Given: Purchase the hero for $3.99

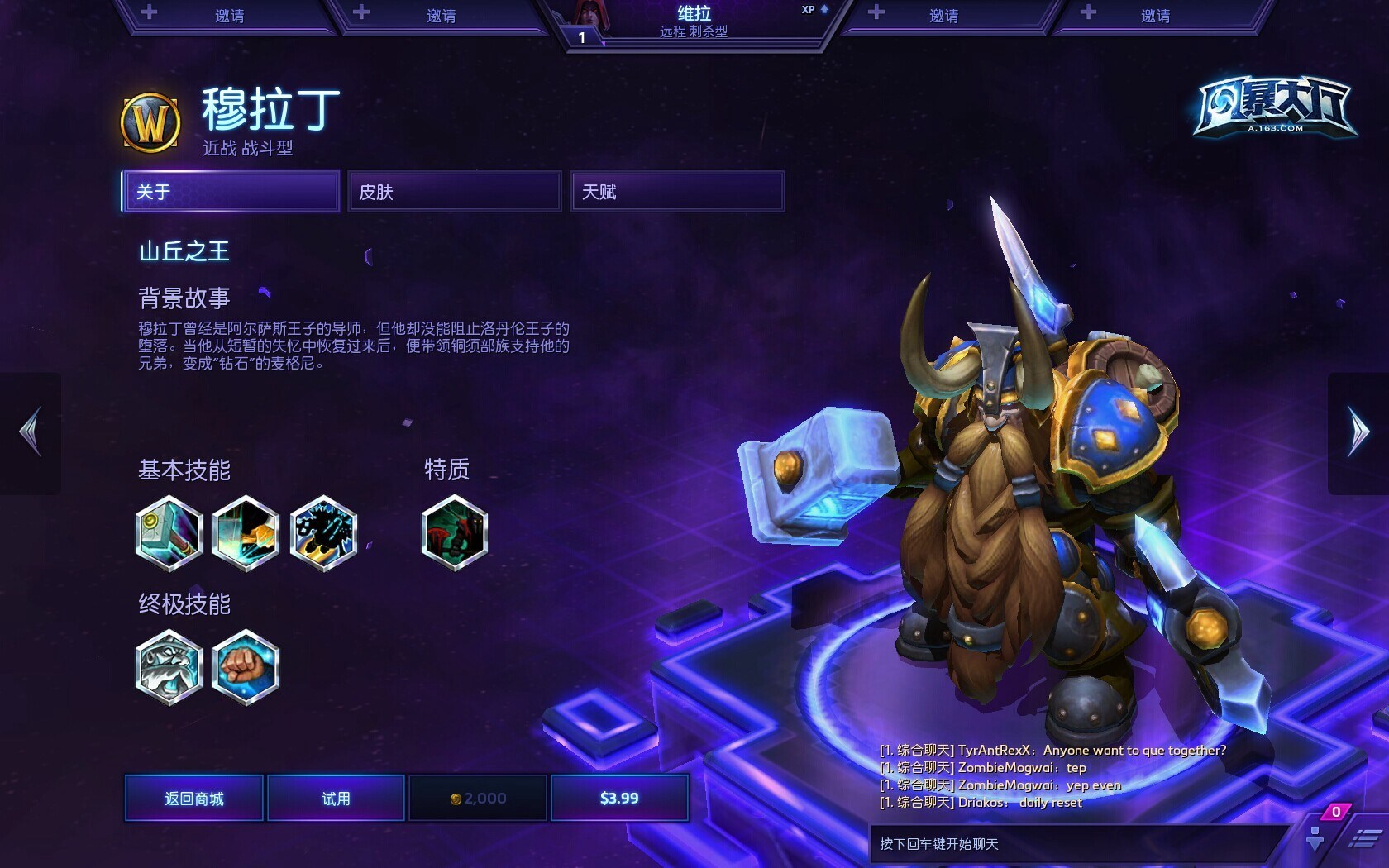Looking at the screenshot, I should click(x=619, y=798).
